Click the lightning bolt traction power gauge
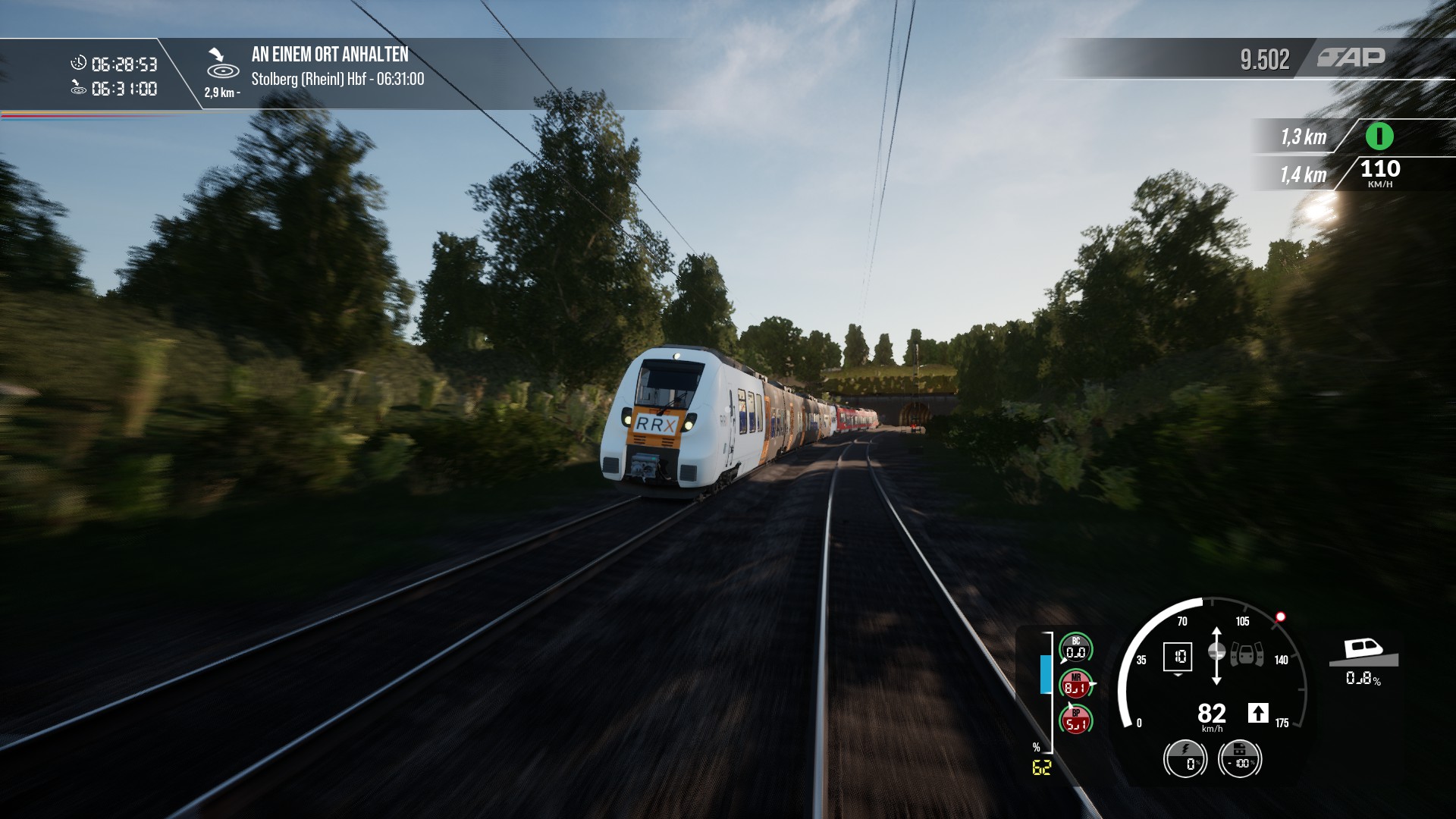Viewport: 1456px width, 819px height. [x=1185, y=758]
